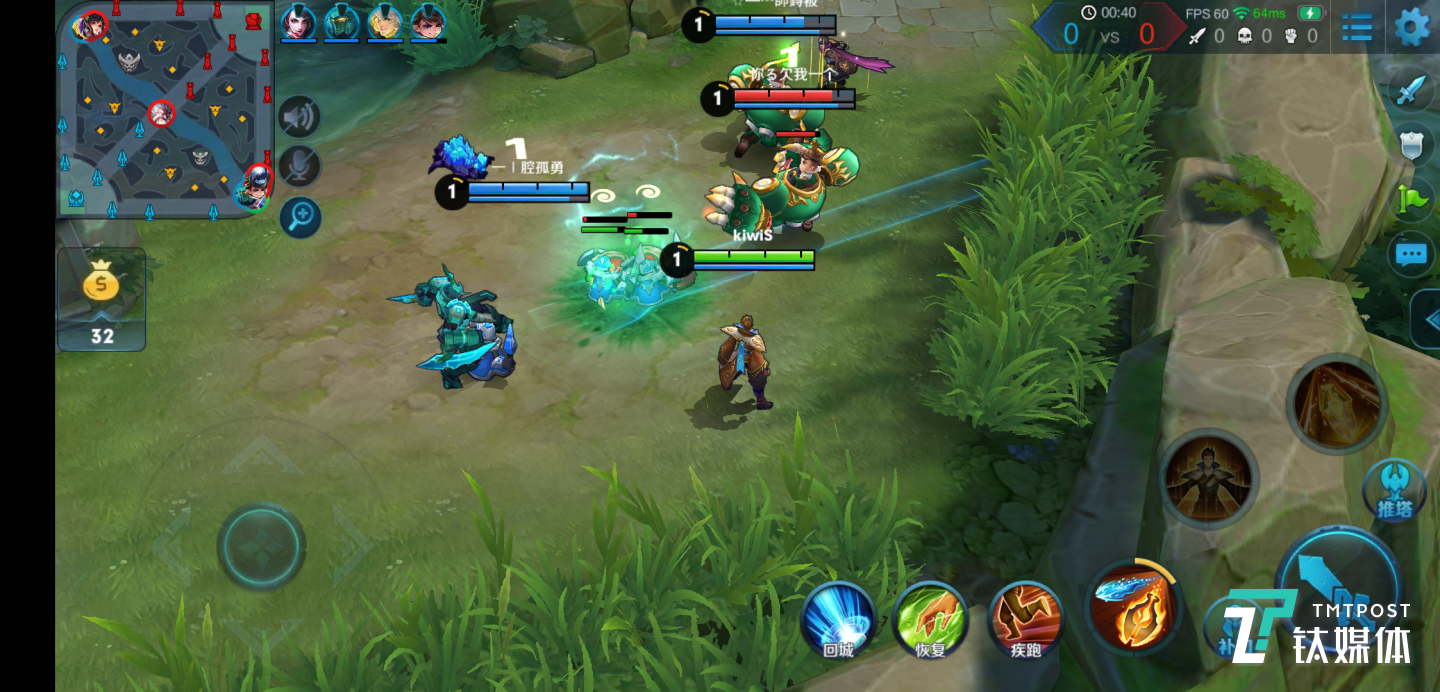Open the quick chat bubble
This screenshot has height=692, width=1440.
[1411, 255]
